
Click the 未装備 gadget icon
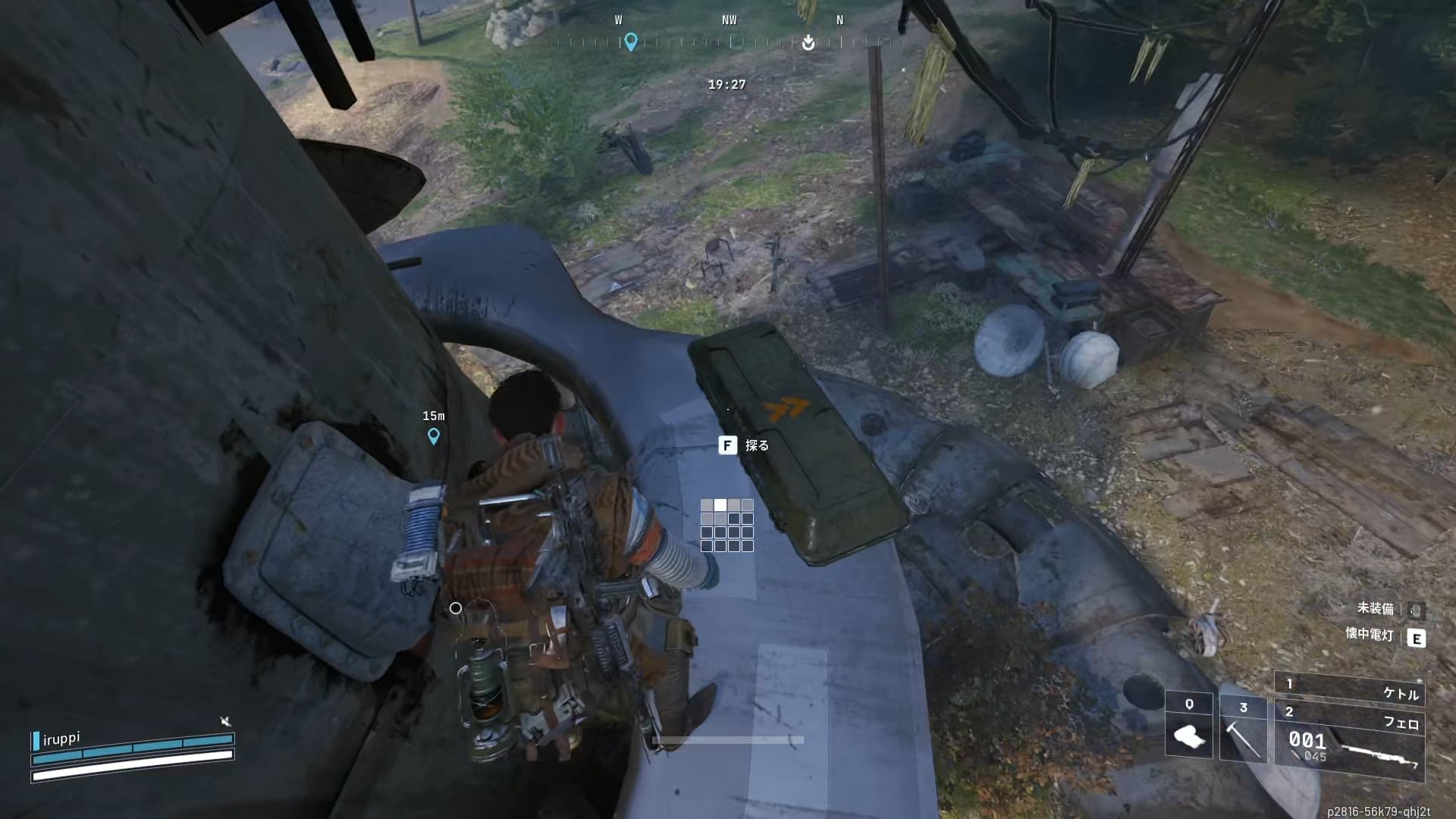(x=1416, y=609)
